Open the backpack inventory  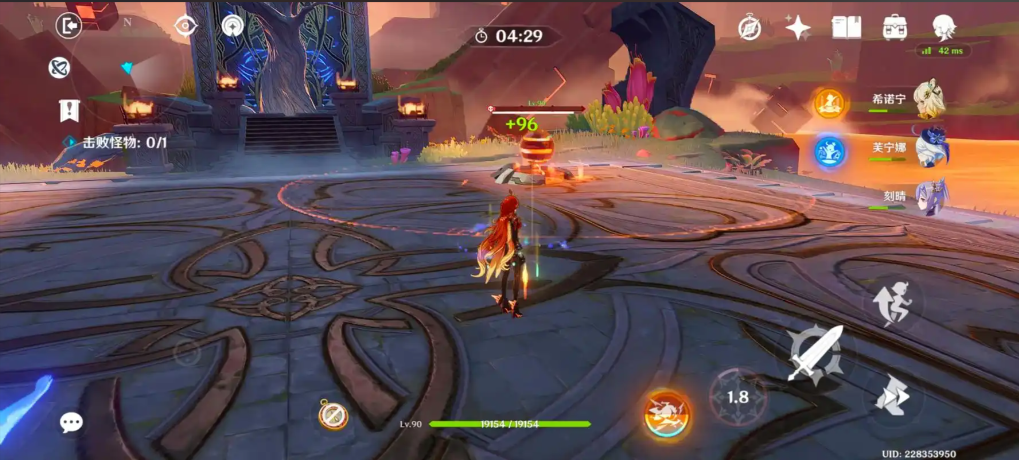895,27
